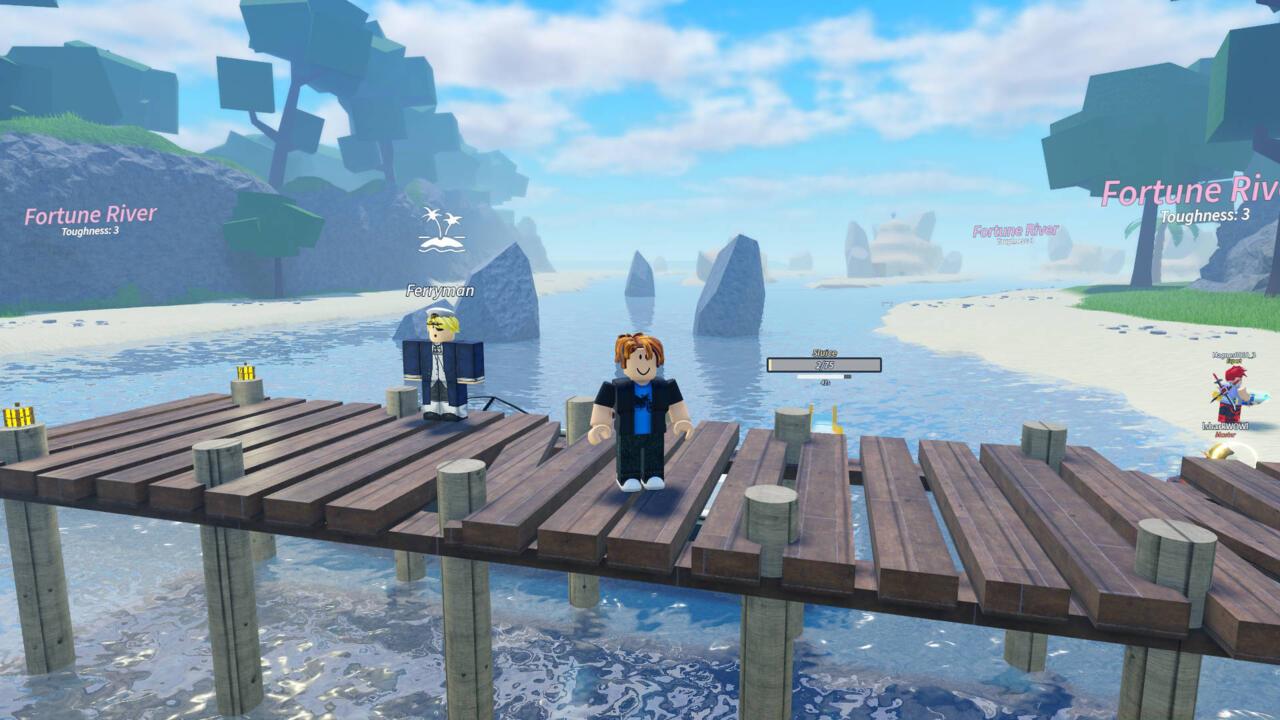This screenshot has height=720, width=1280.
Task: Click the island icon above the Ferryman
Action: [440, 230]
